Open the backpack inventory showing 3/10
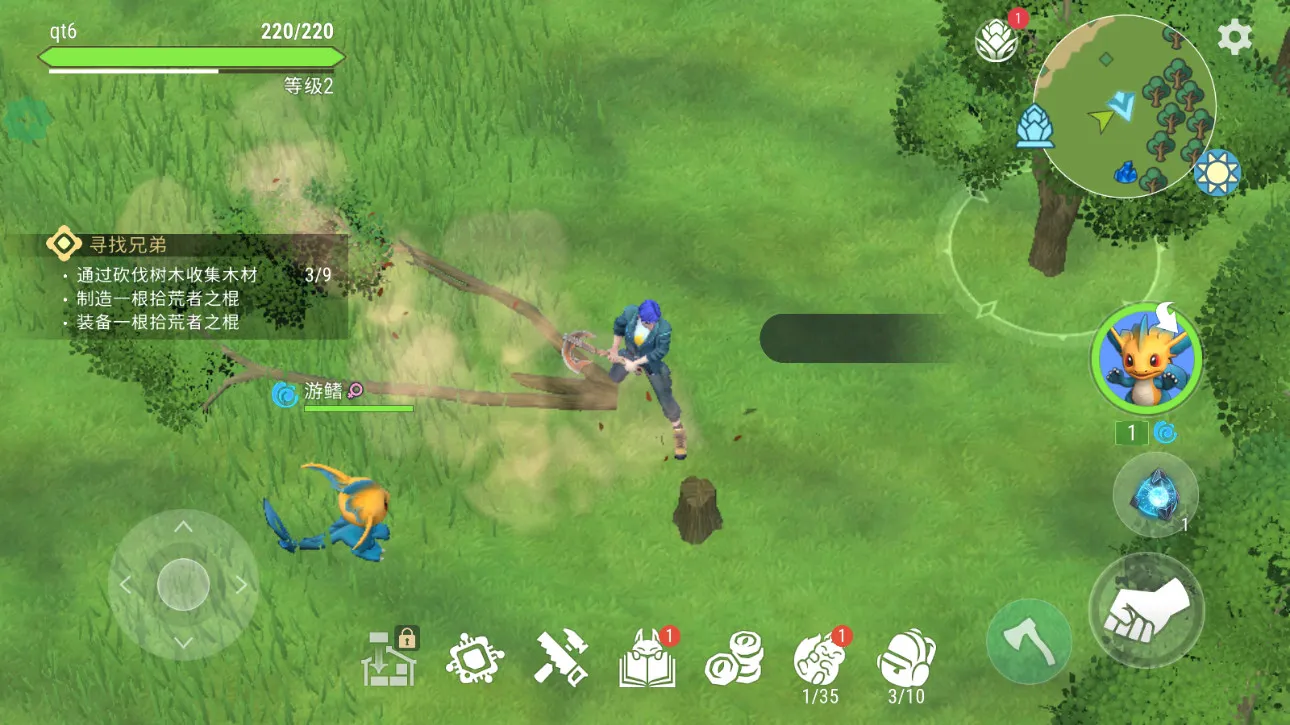This screenshot has height=725, width=1290. (906, 657)
